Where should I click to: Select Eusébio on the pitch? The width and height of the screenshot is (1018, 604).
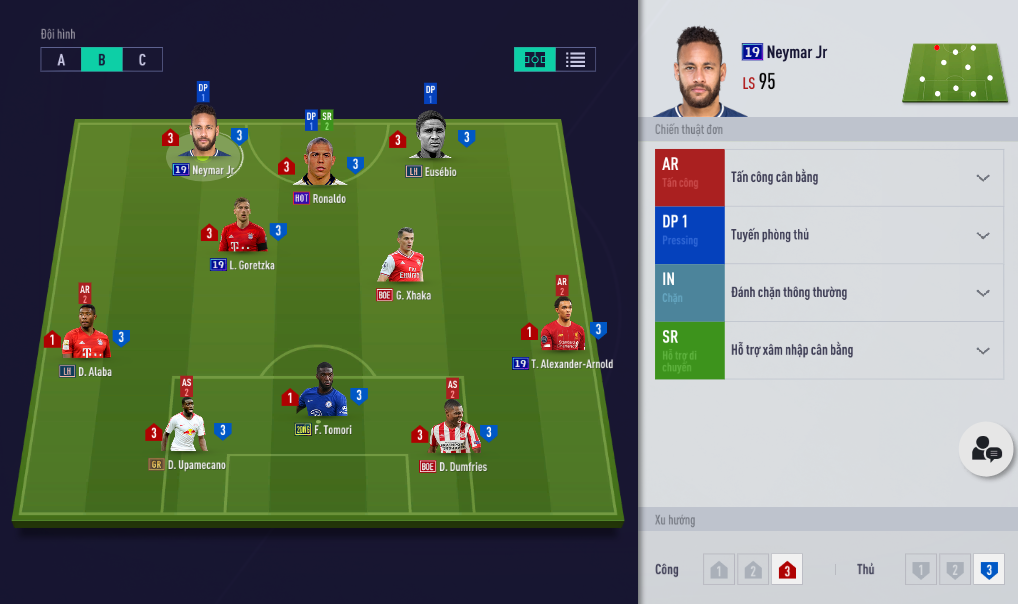point(431,137)
